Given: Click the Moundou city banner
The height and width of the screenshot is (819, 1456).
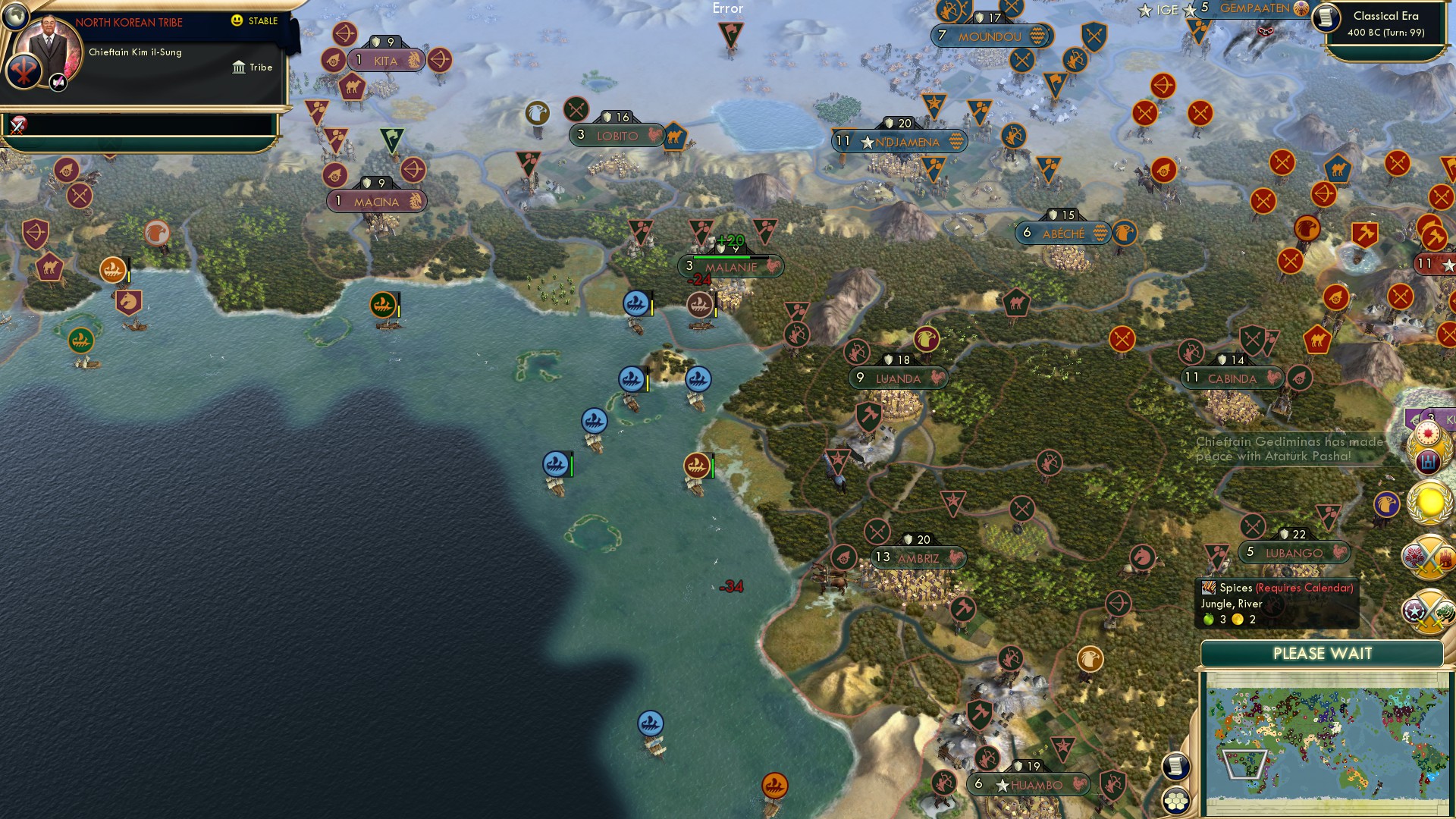Looking at the screenshot, I should coord(991,36).
